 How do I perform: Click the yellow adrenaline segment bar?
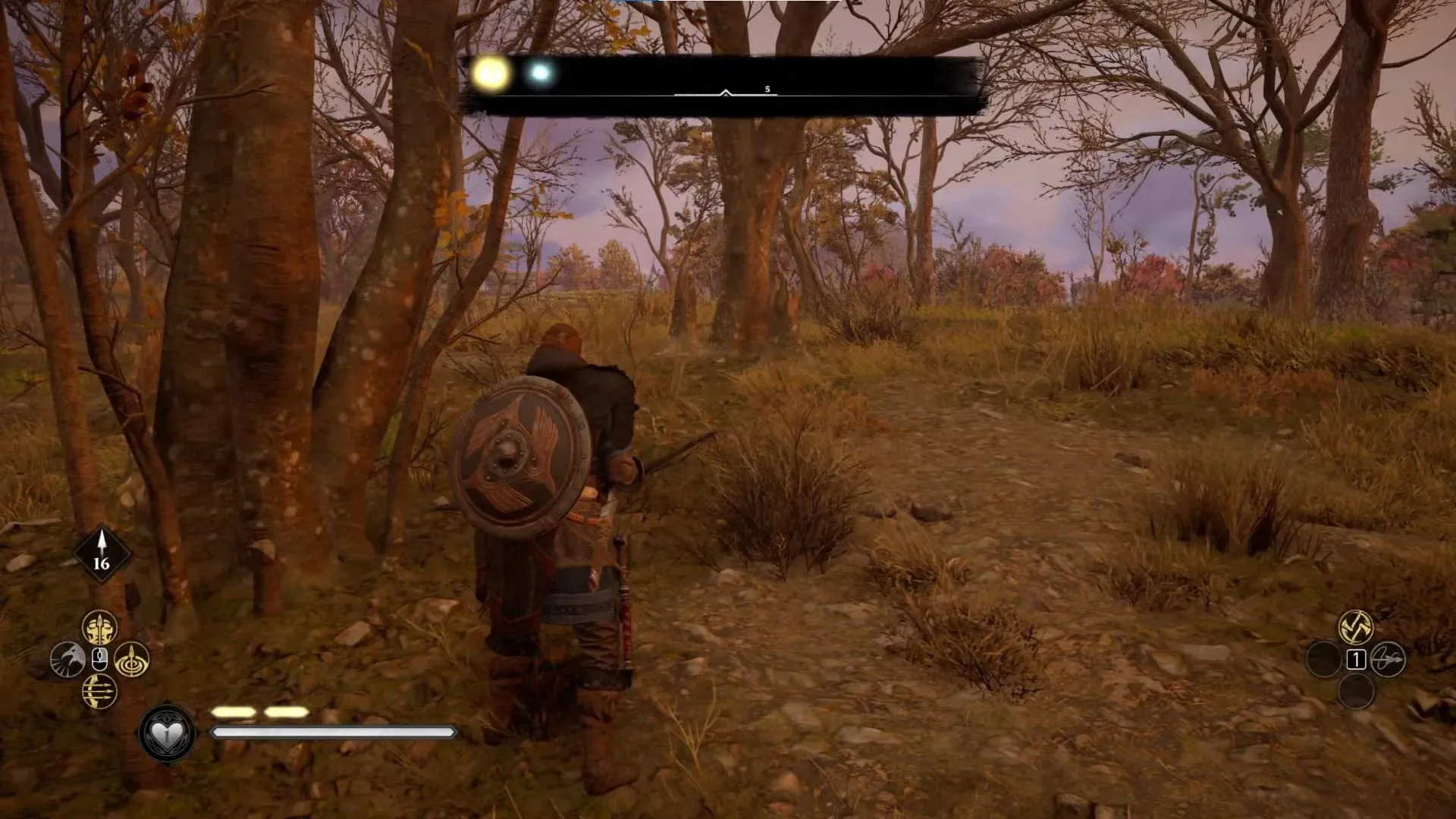[x=262, y=711]
